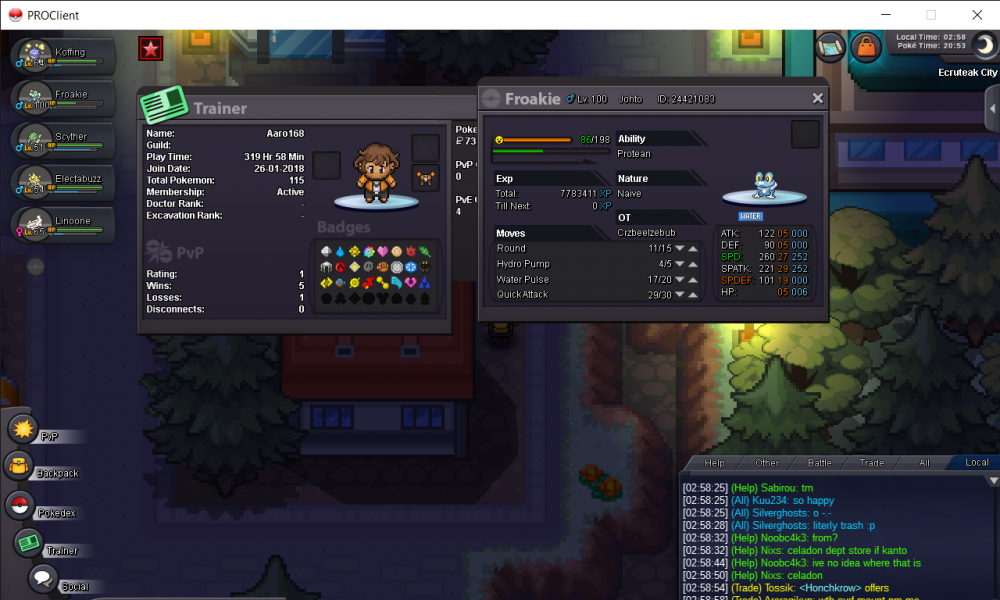
Task: Select Froakie in the party list
Action: (x=58, y=96)
